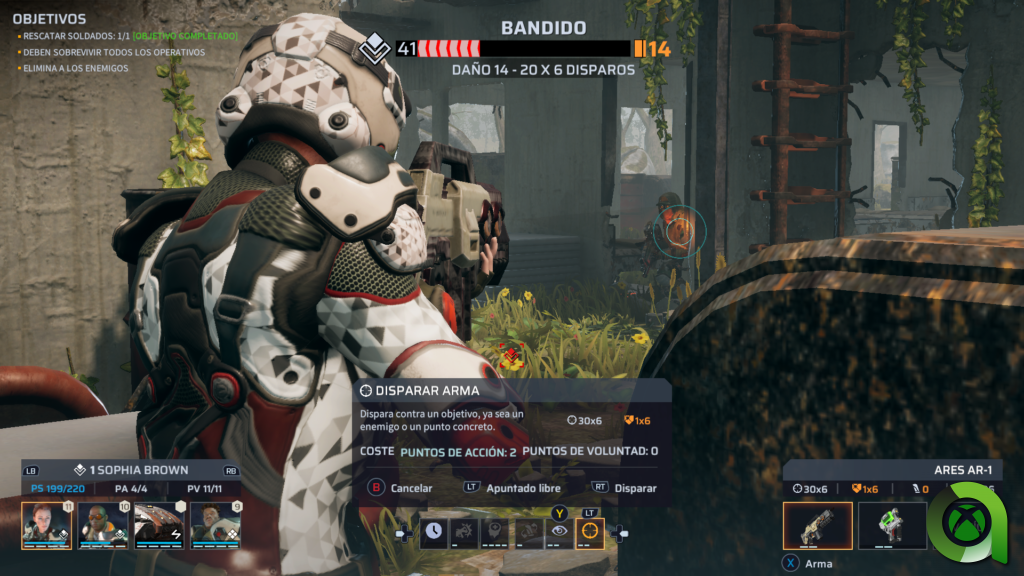Viewport: 1024px width, 576px height.
Task: Click the orange target reticle on Bandido
Action: pyautogui.click(x=679, y=232)
